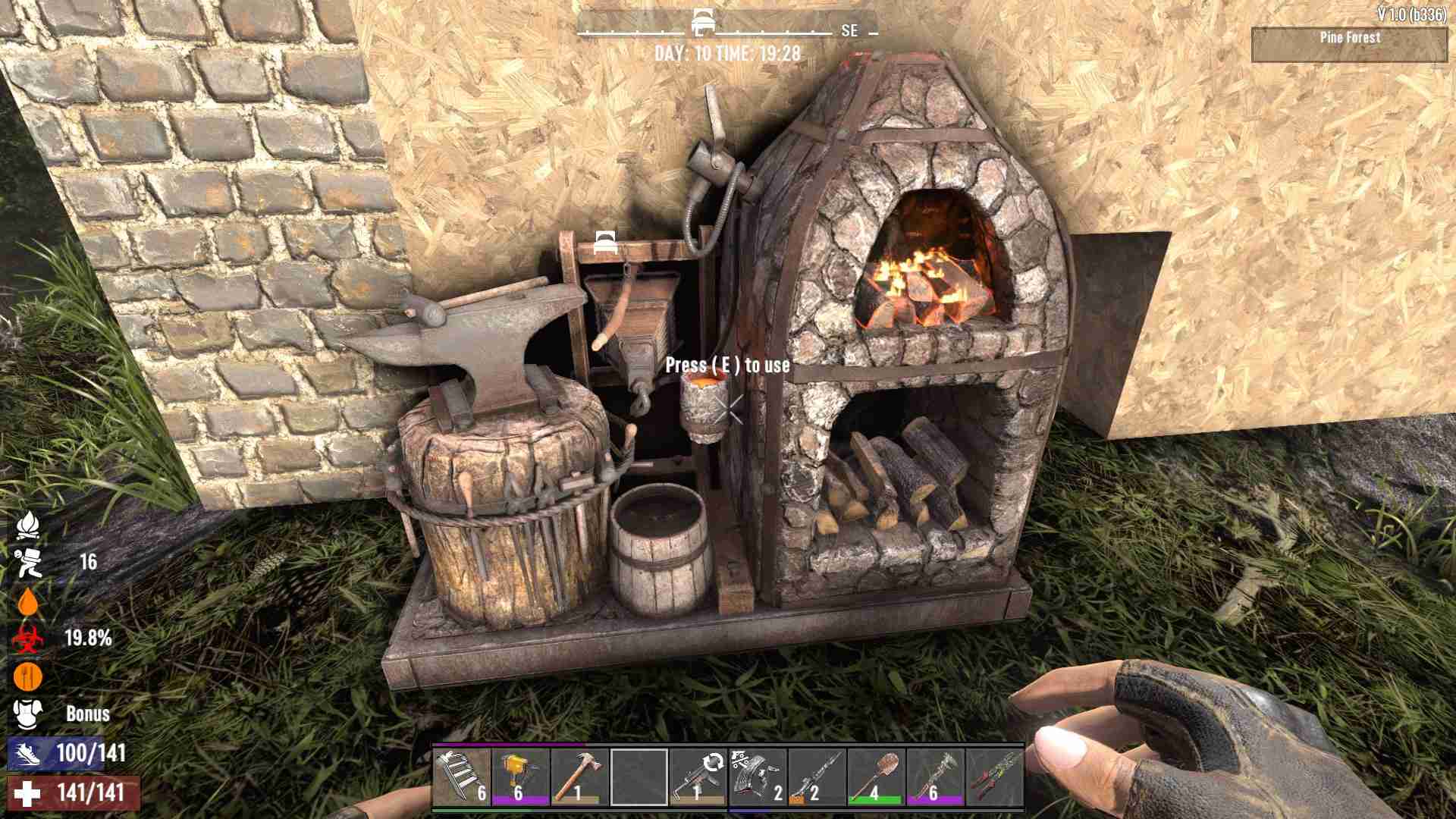This screenshot has height=819, width=1456.
Task: Check the orange water drop thirst icon
Action: pyautogui.click(x=28, y=601)
